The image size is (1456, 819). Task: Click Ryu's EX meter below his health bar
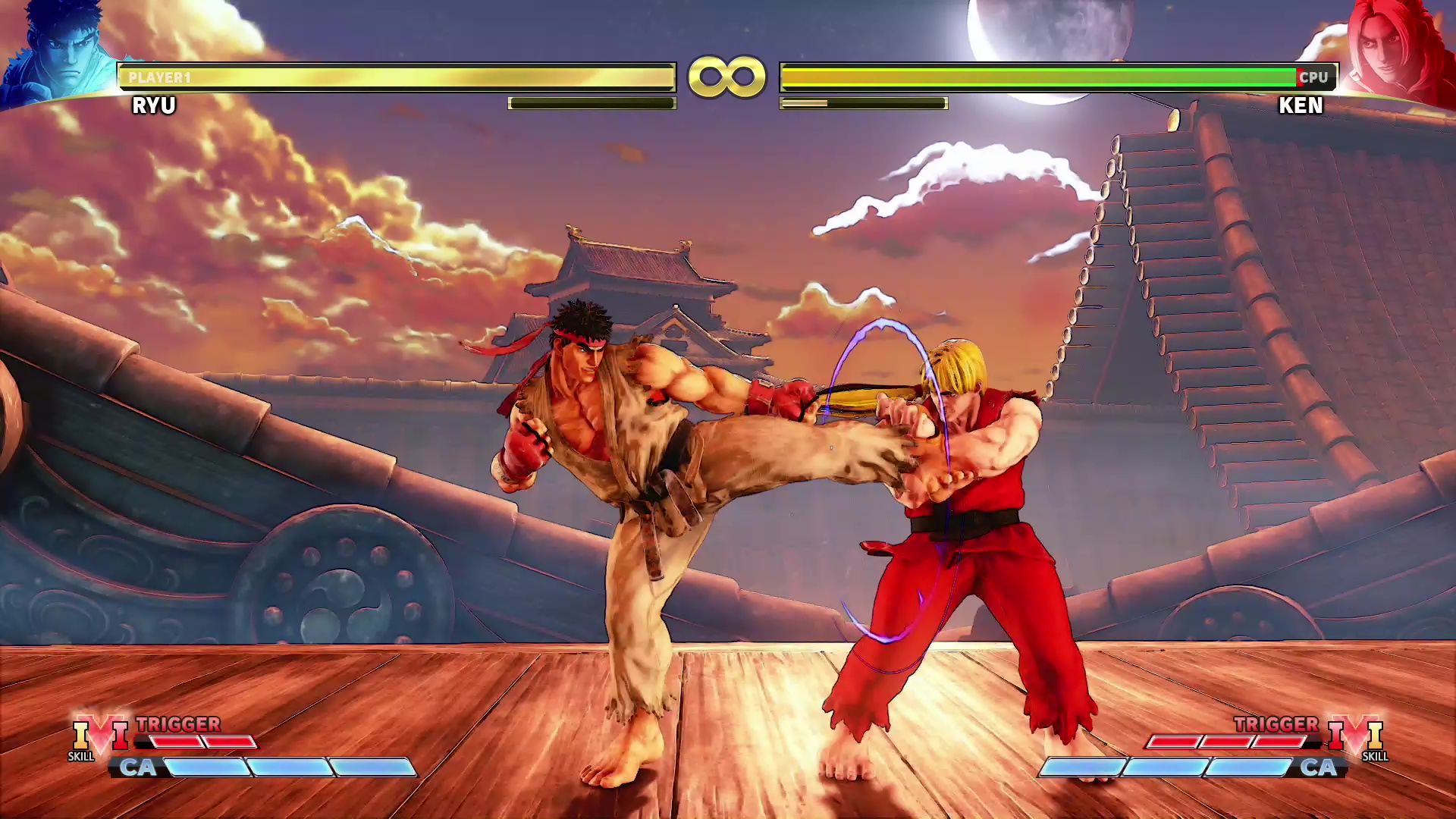591,102
